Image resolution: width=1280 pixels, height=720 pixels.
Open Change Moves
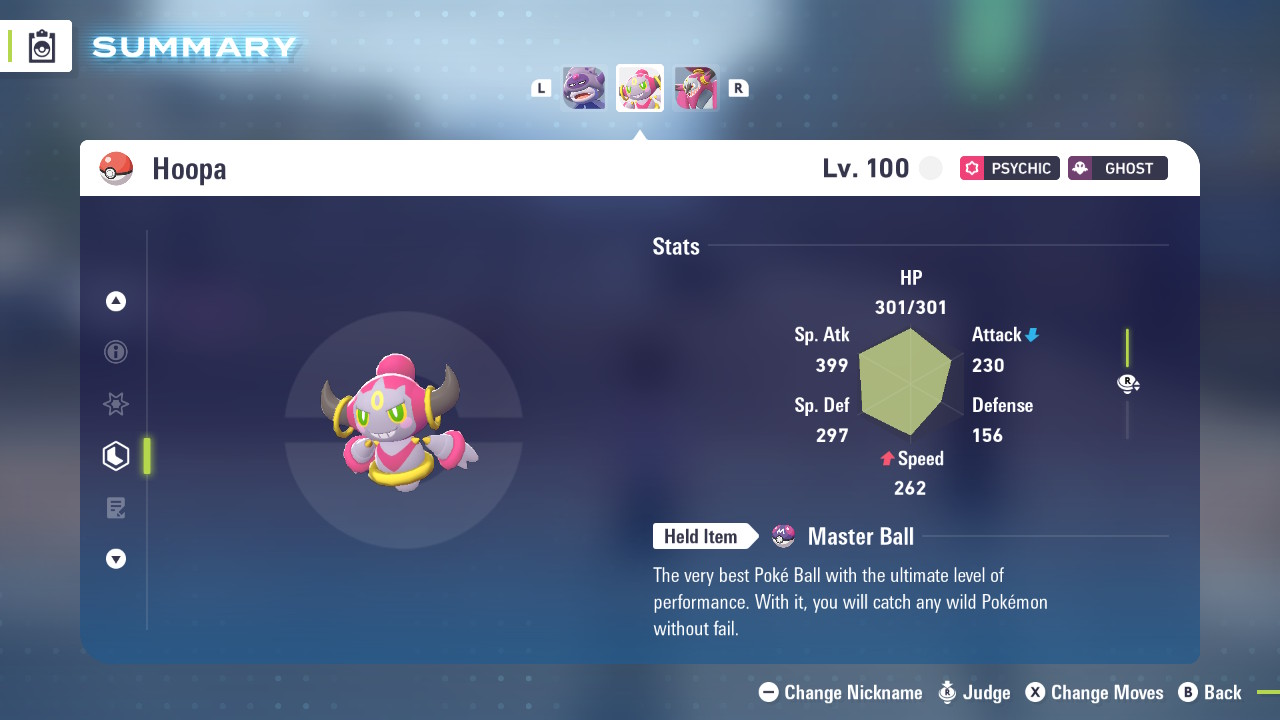1095,692
